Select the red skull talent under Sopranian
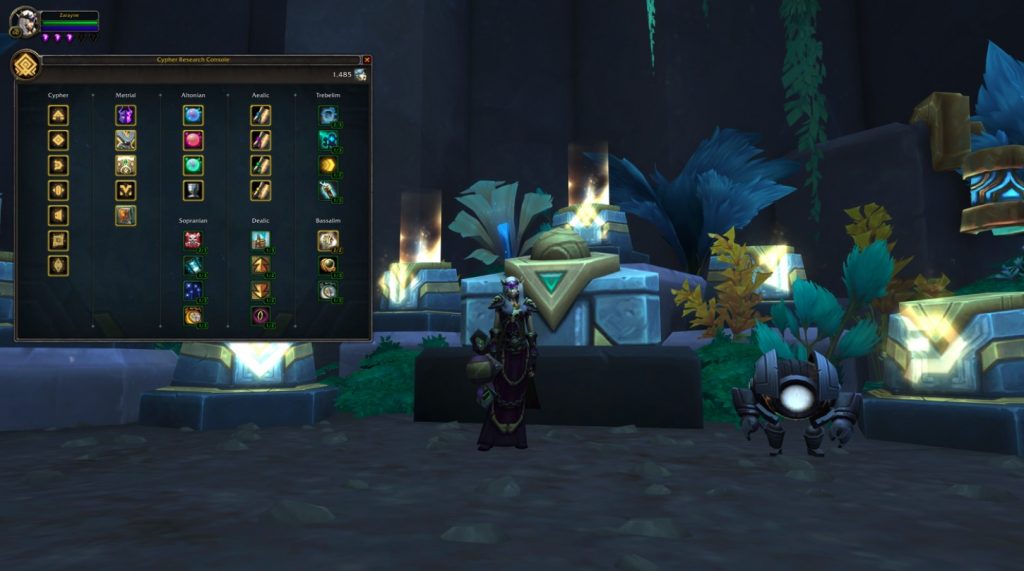 193,240
